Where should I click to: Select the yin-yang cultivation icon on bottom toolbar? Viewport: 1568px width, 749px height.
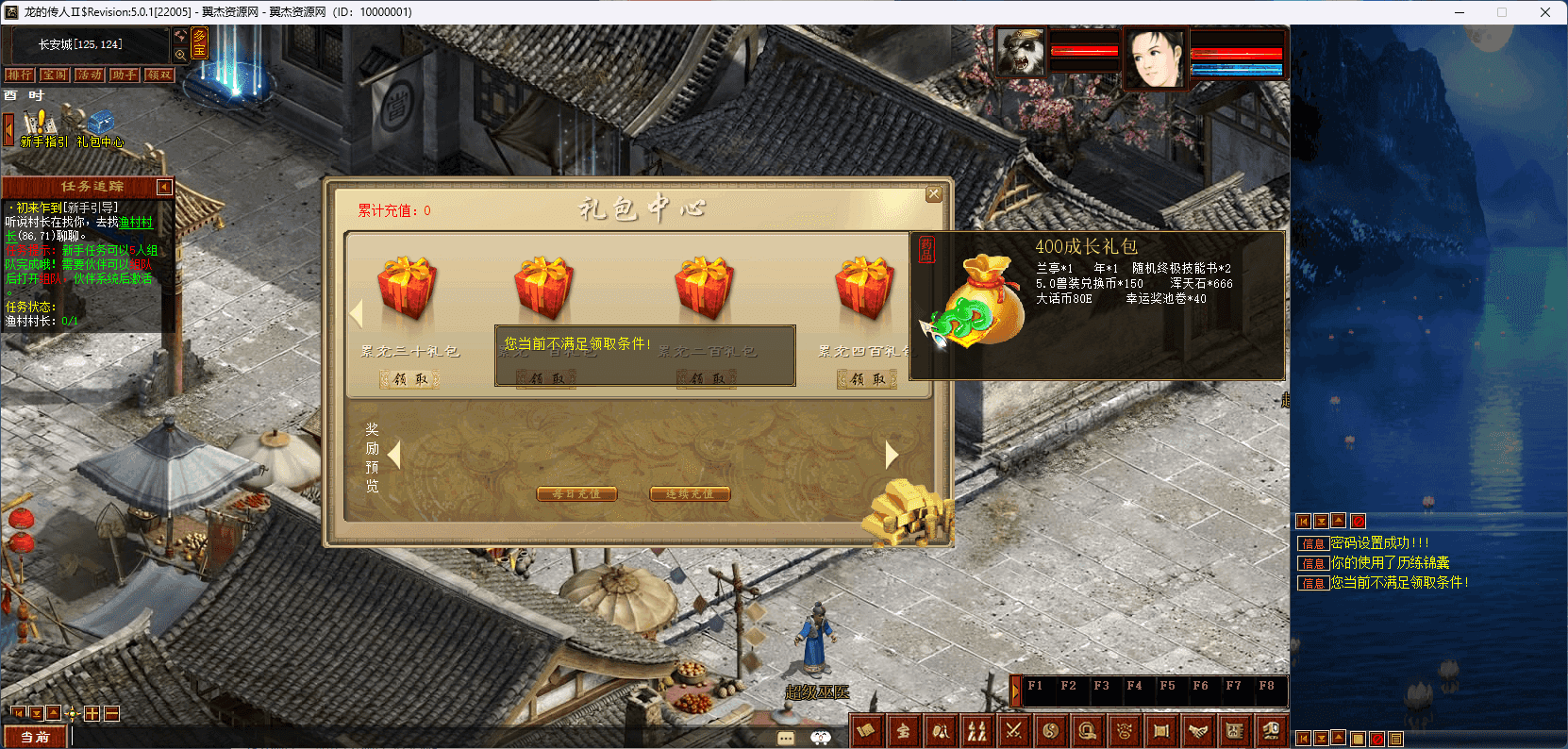click(x=1050, y=731)
